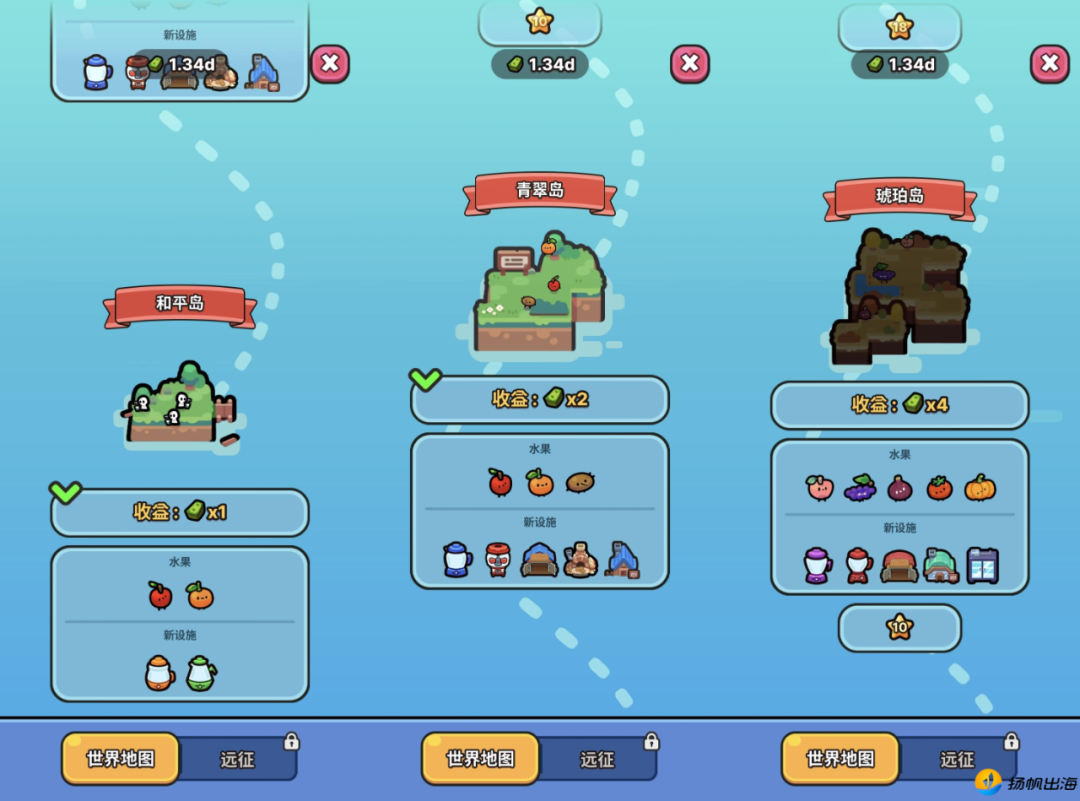This screenshot has height=801, width=1080.
Task: View the 琥珀岛 fruits and facilities panel
Action: tap(900, 516)
